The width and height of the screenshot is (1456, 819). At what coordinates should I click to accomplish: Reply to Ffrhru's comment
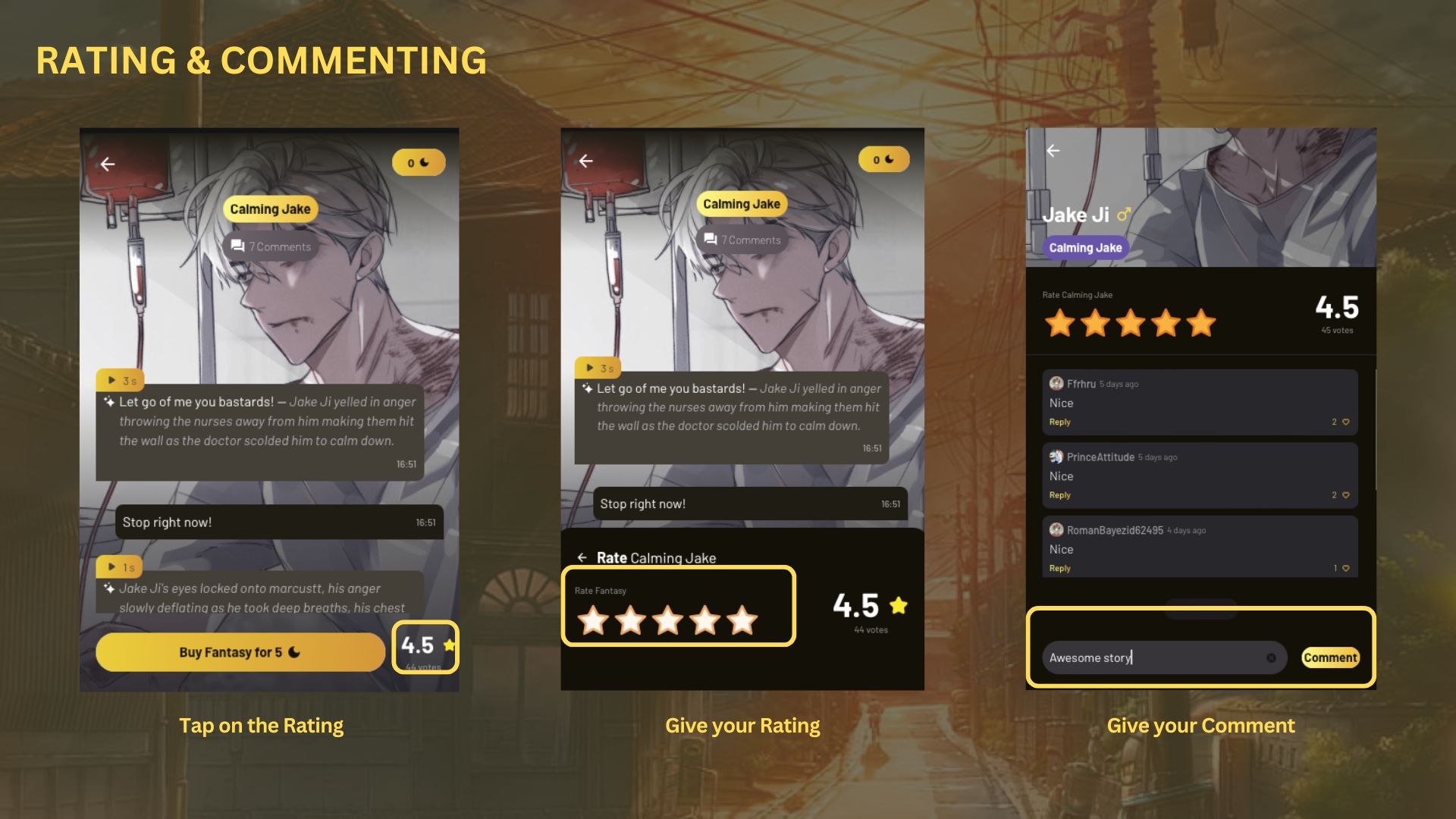pyautogui.click(x=1060, y=422)
